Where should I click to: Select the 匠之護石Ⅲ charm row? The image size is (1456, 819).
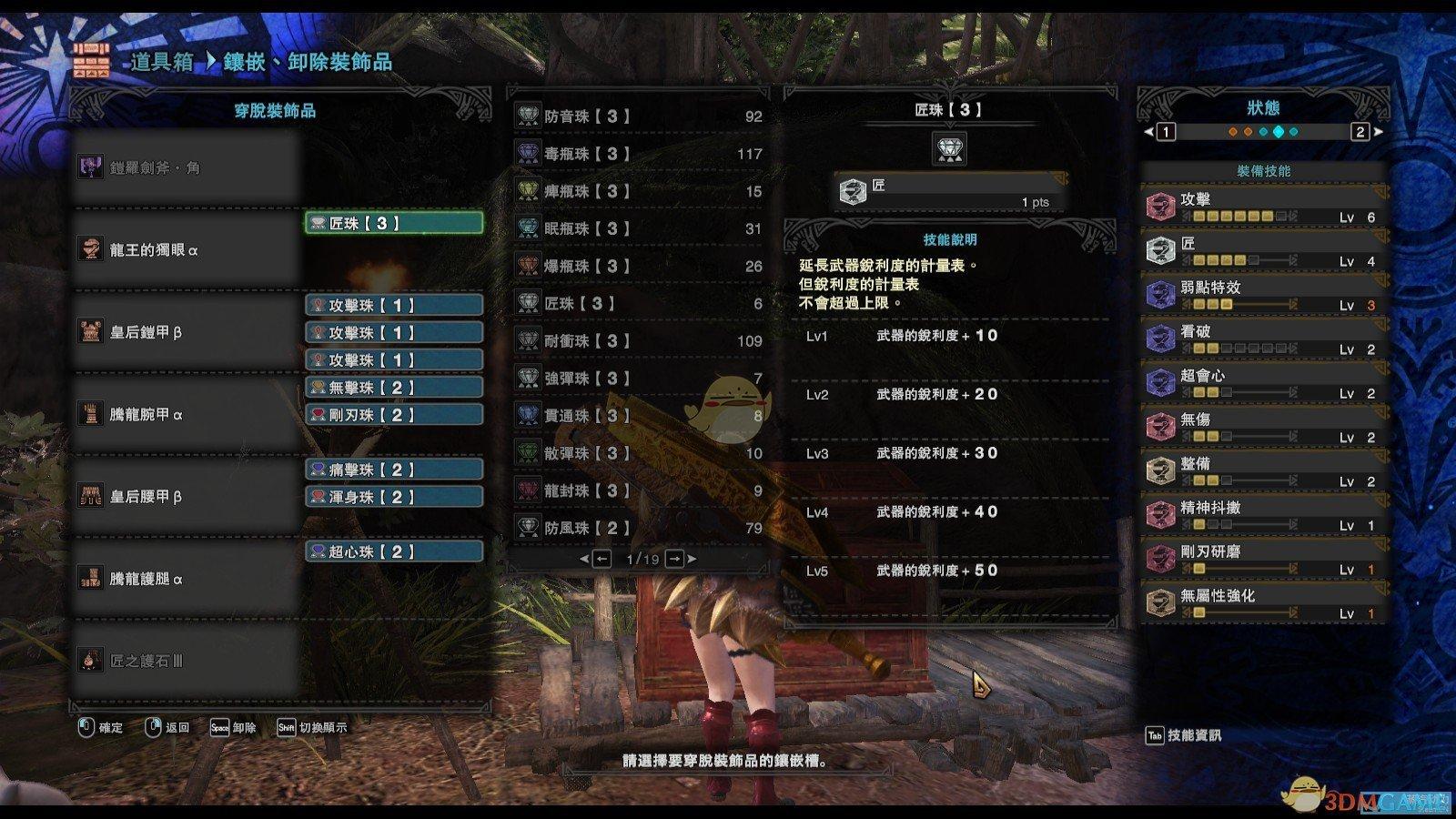pyautogui.click(x=187, y=661)
